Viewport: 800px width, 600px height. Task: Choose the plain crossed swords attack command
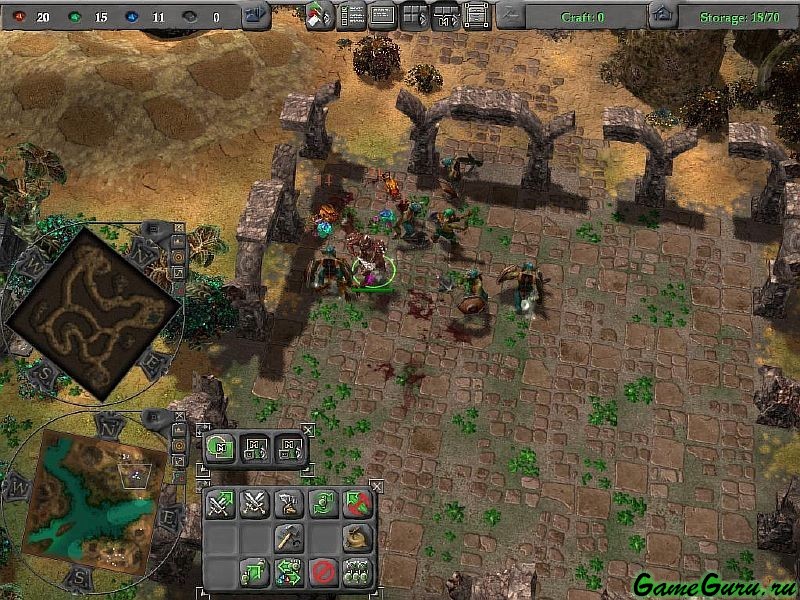(255, 505)
